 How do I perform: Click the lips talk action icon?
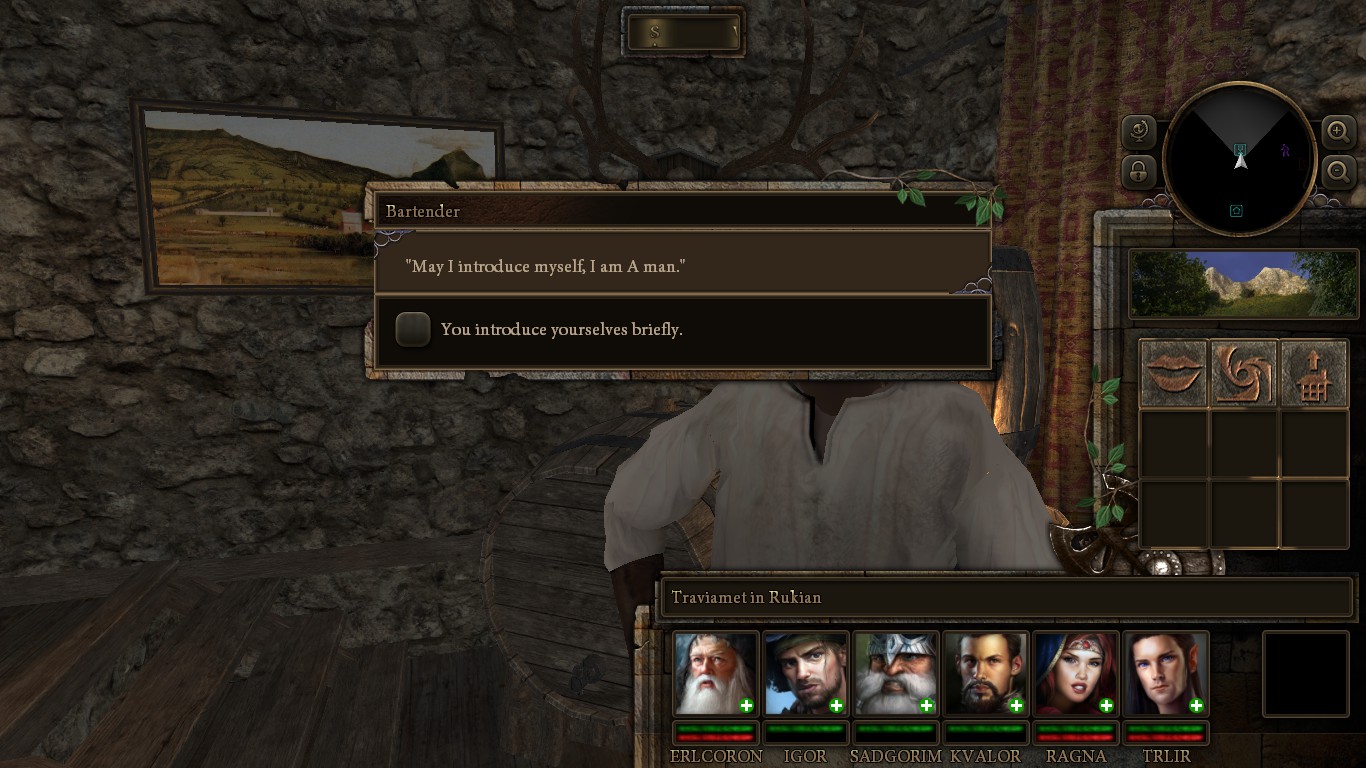1174,373
